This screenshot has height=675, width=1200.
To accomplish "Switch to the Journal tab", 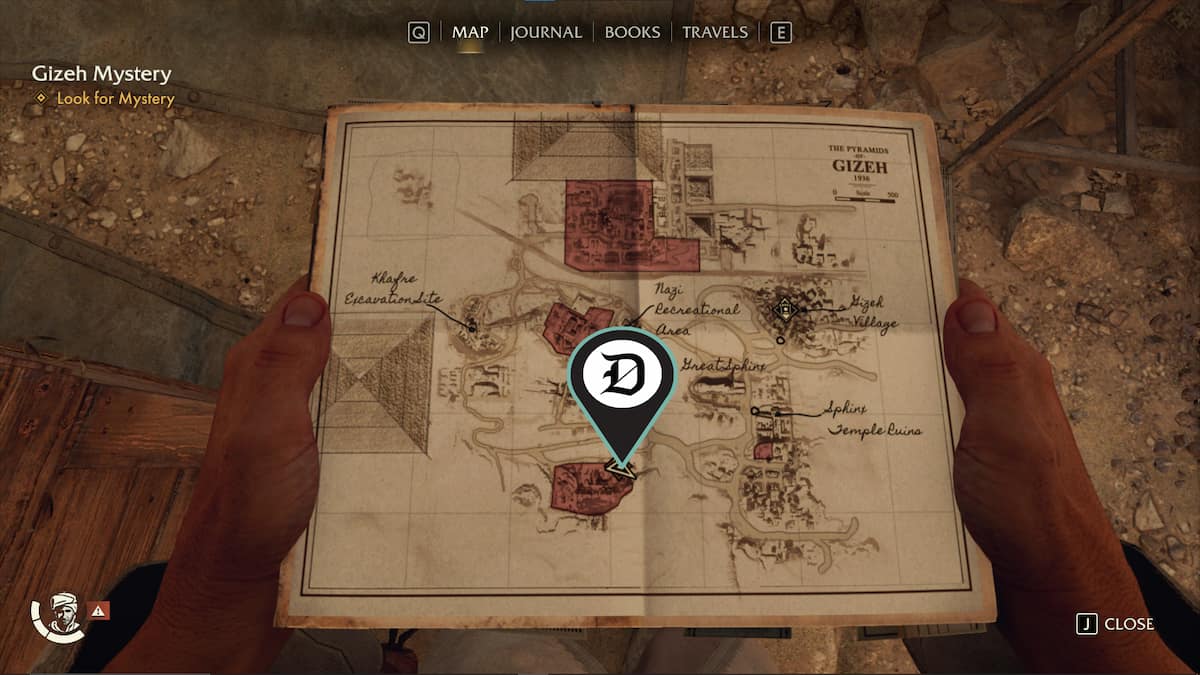I will coord(545,32).
